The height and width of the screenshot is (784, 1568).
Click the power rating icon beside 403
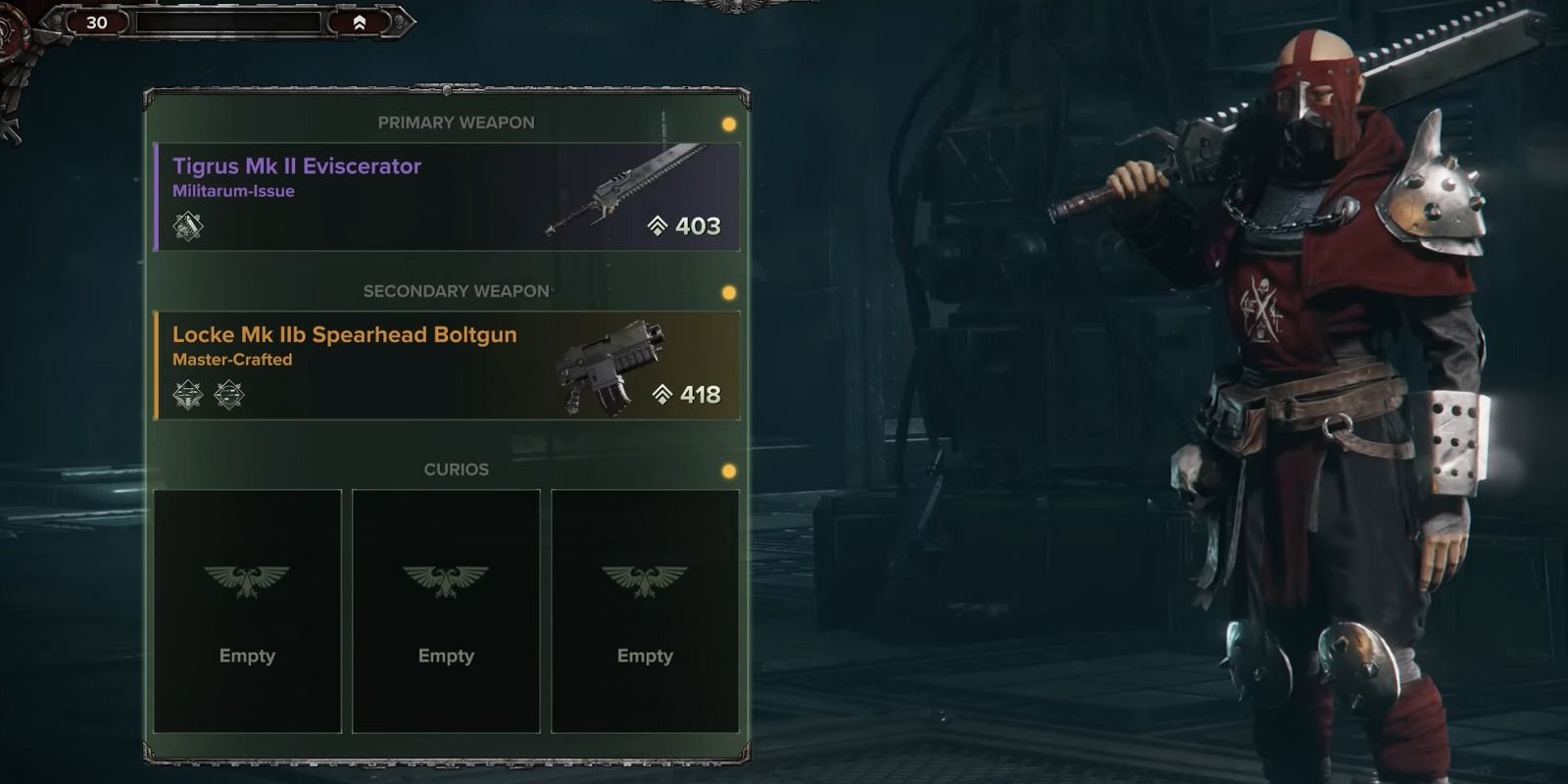[660, 225]
